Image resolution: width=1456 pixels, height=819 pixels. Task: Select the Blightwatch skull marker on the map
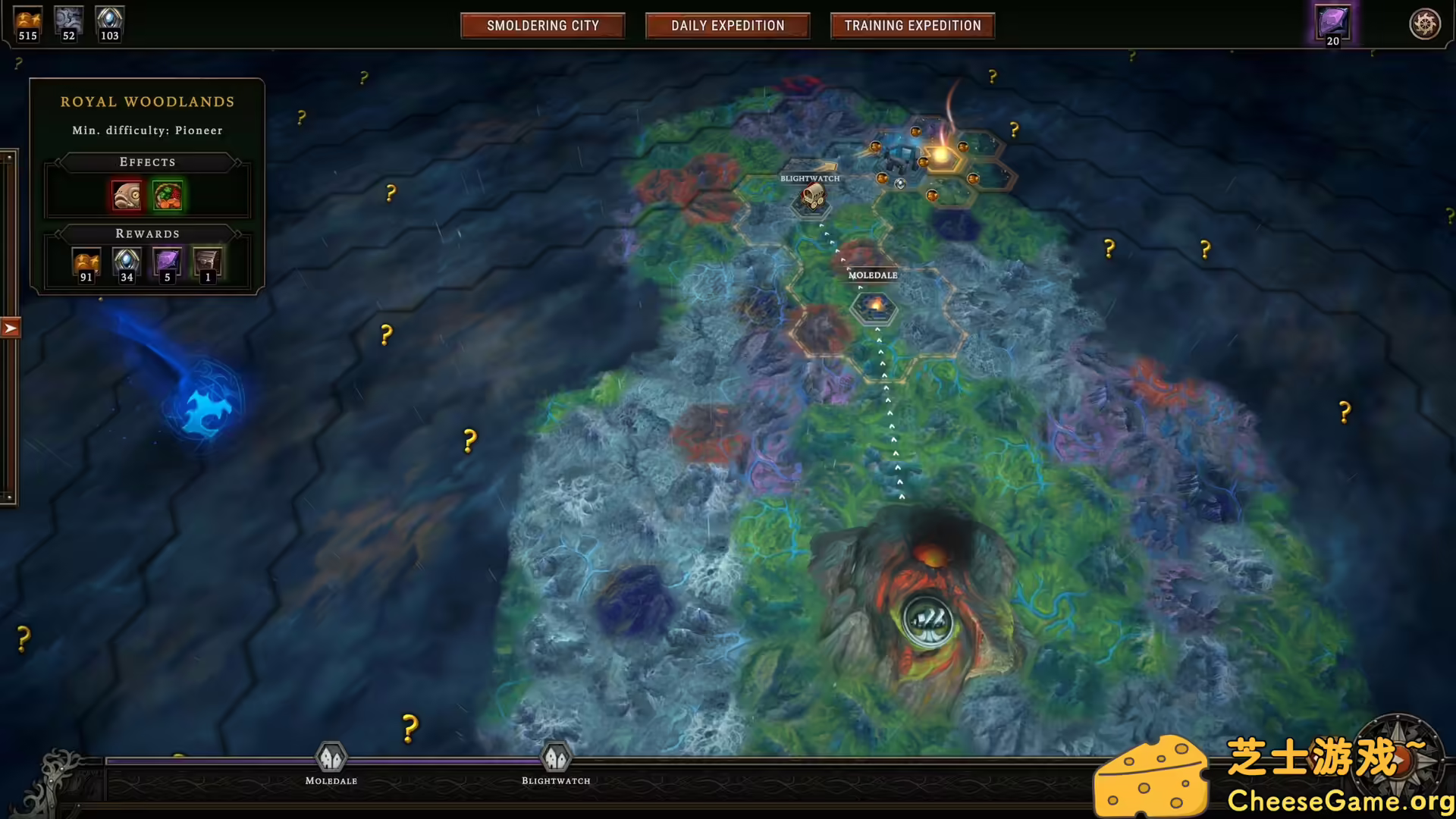812,197
